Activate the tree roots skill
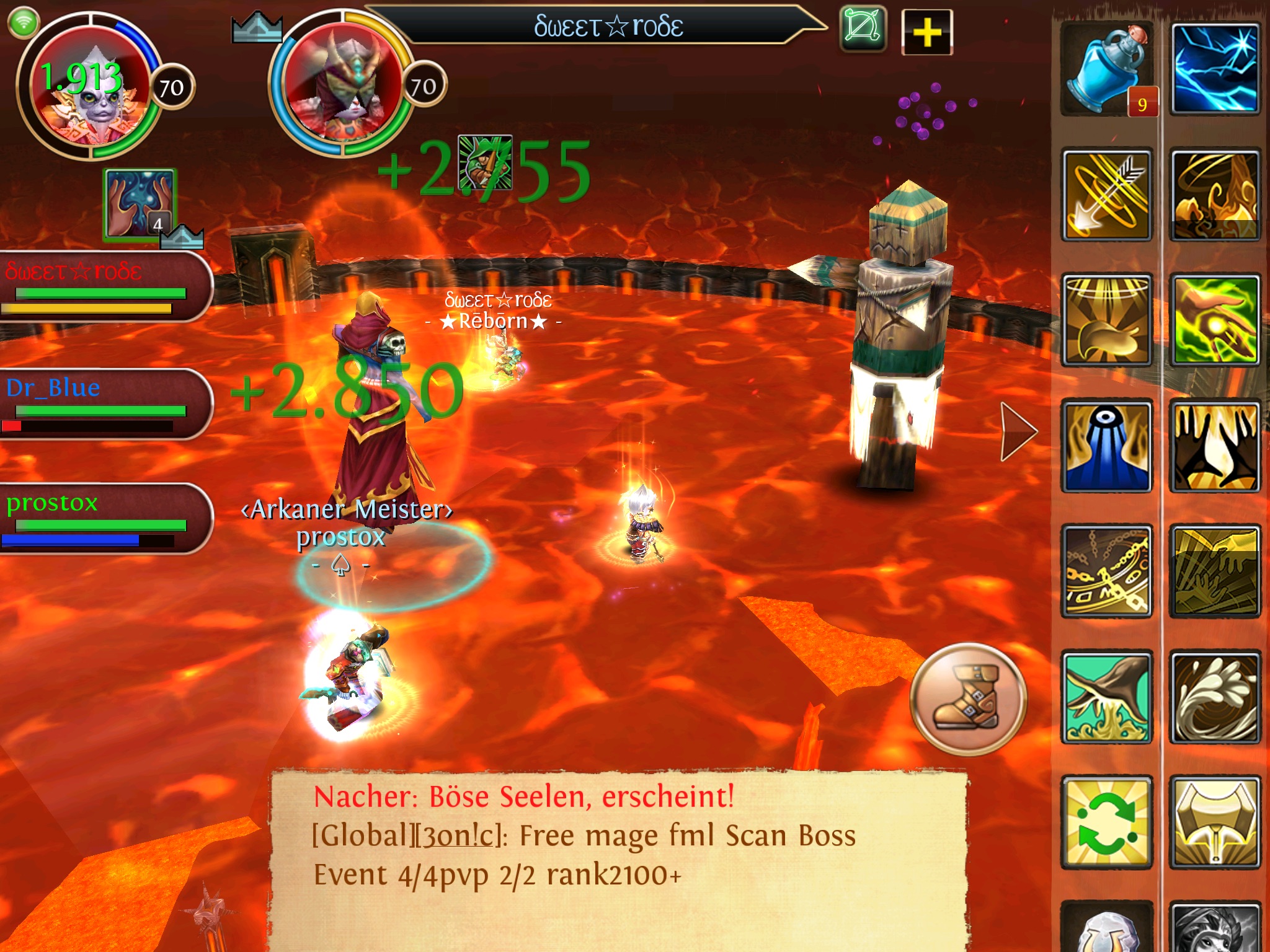1270x952 pixels. (x=1108, y=697)
